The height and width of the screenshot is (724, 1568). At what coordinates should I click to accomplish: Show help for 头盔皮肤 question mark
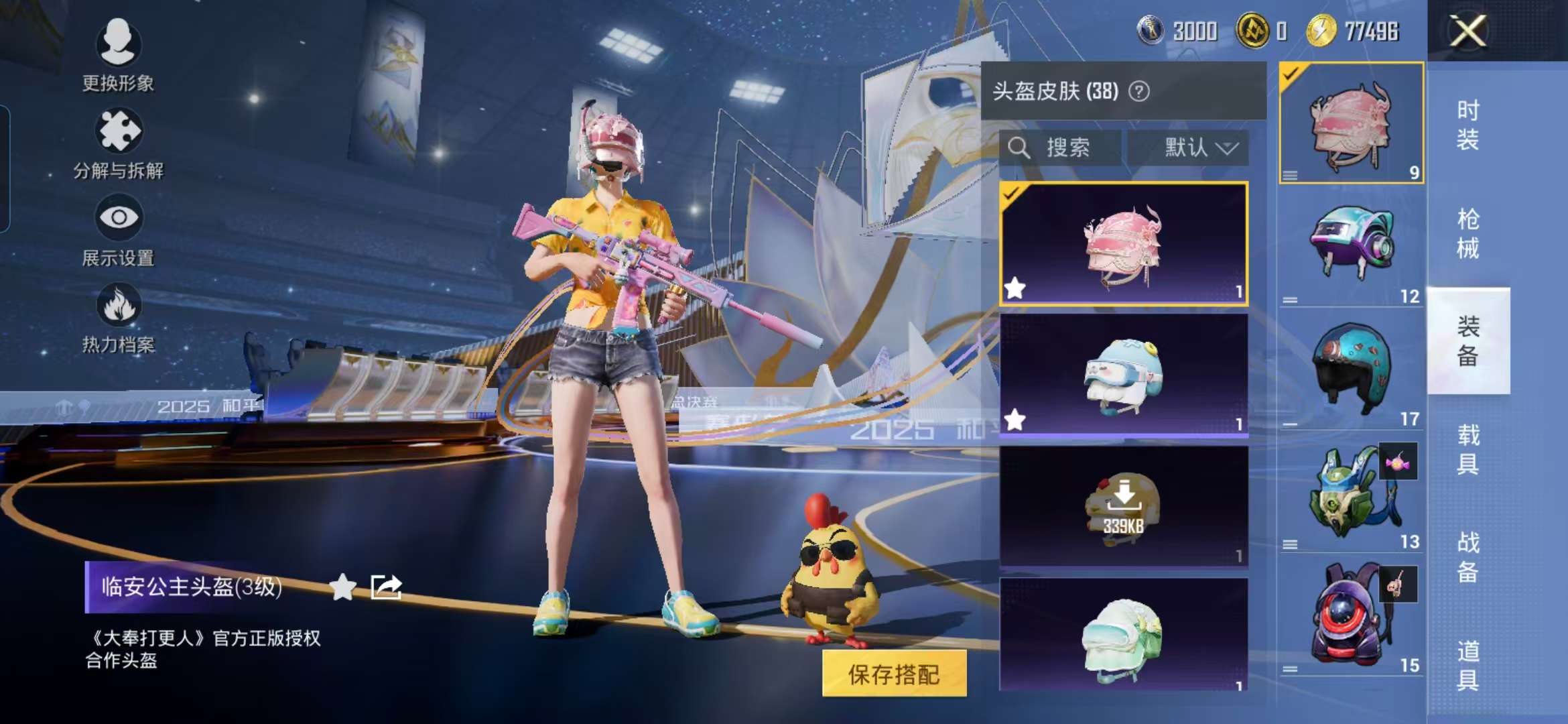(1139, 91)
